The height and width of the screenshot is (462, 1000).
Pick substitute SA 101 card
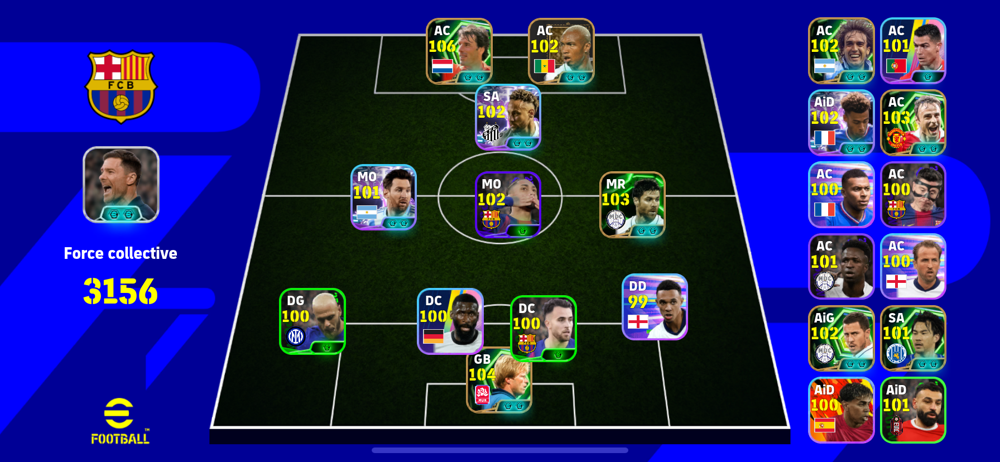912,338
